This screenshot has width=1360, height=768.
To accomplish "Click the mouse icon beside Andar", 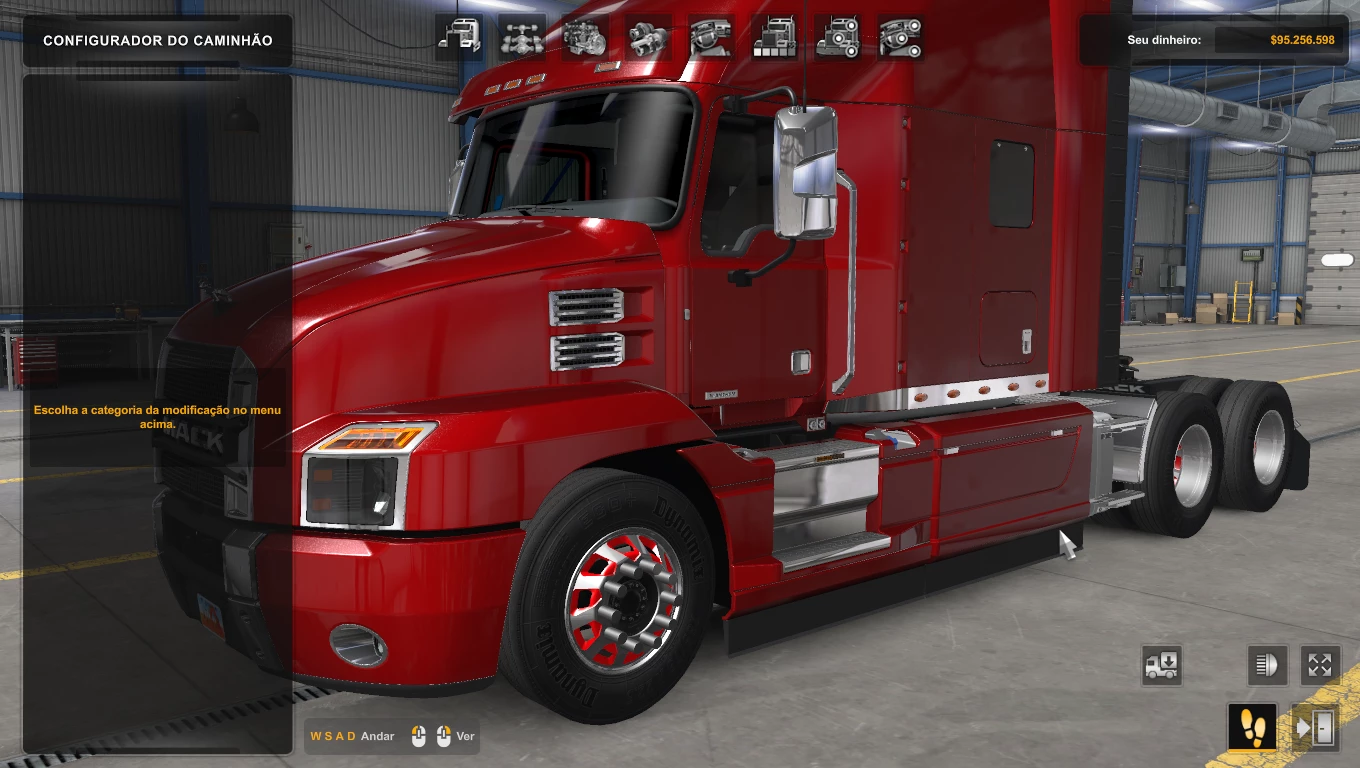I will 418,736.
